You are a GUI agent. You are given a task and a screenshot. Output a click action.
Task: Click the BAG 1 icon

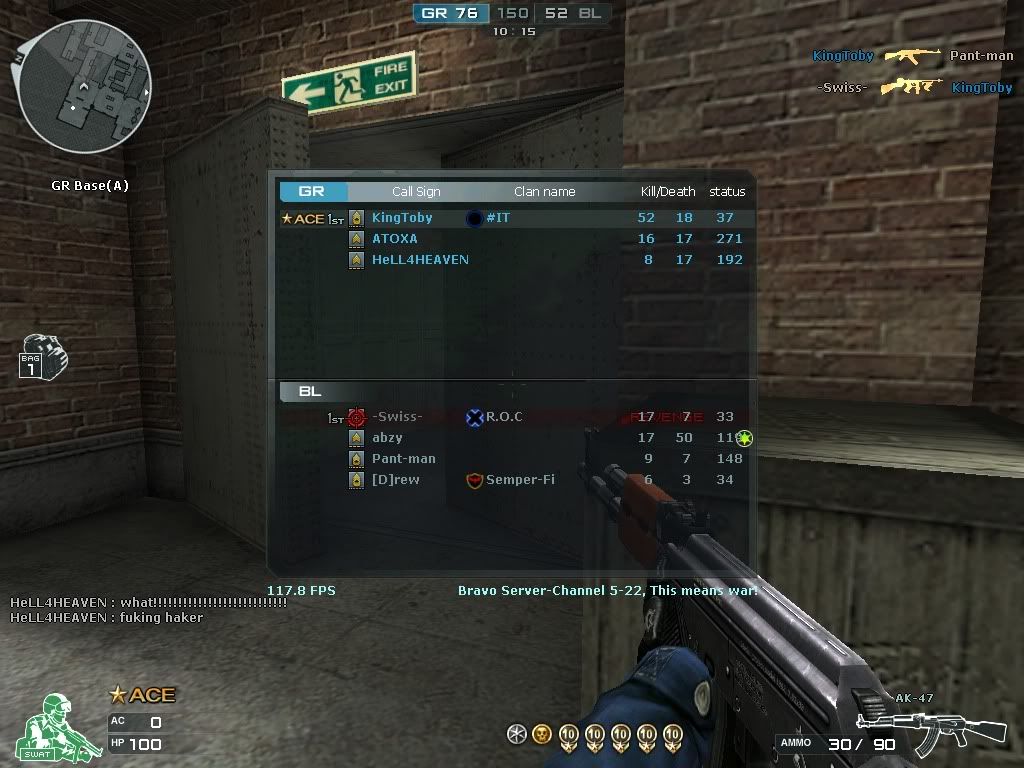point(41,358)
